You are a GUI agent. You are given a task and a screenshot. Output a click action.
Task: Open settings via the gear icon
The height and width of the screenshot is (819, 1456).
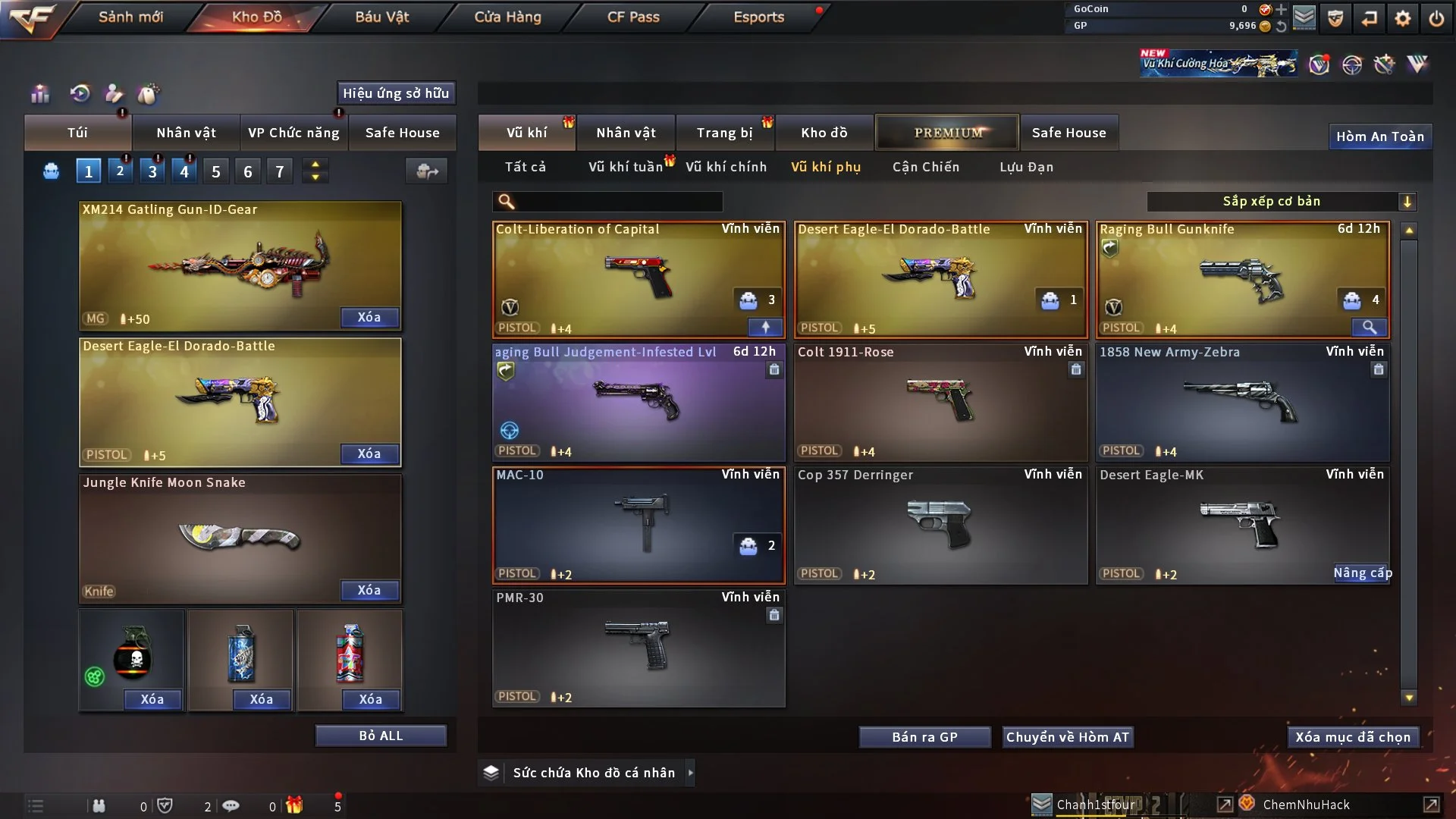1403,17
